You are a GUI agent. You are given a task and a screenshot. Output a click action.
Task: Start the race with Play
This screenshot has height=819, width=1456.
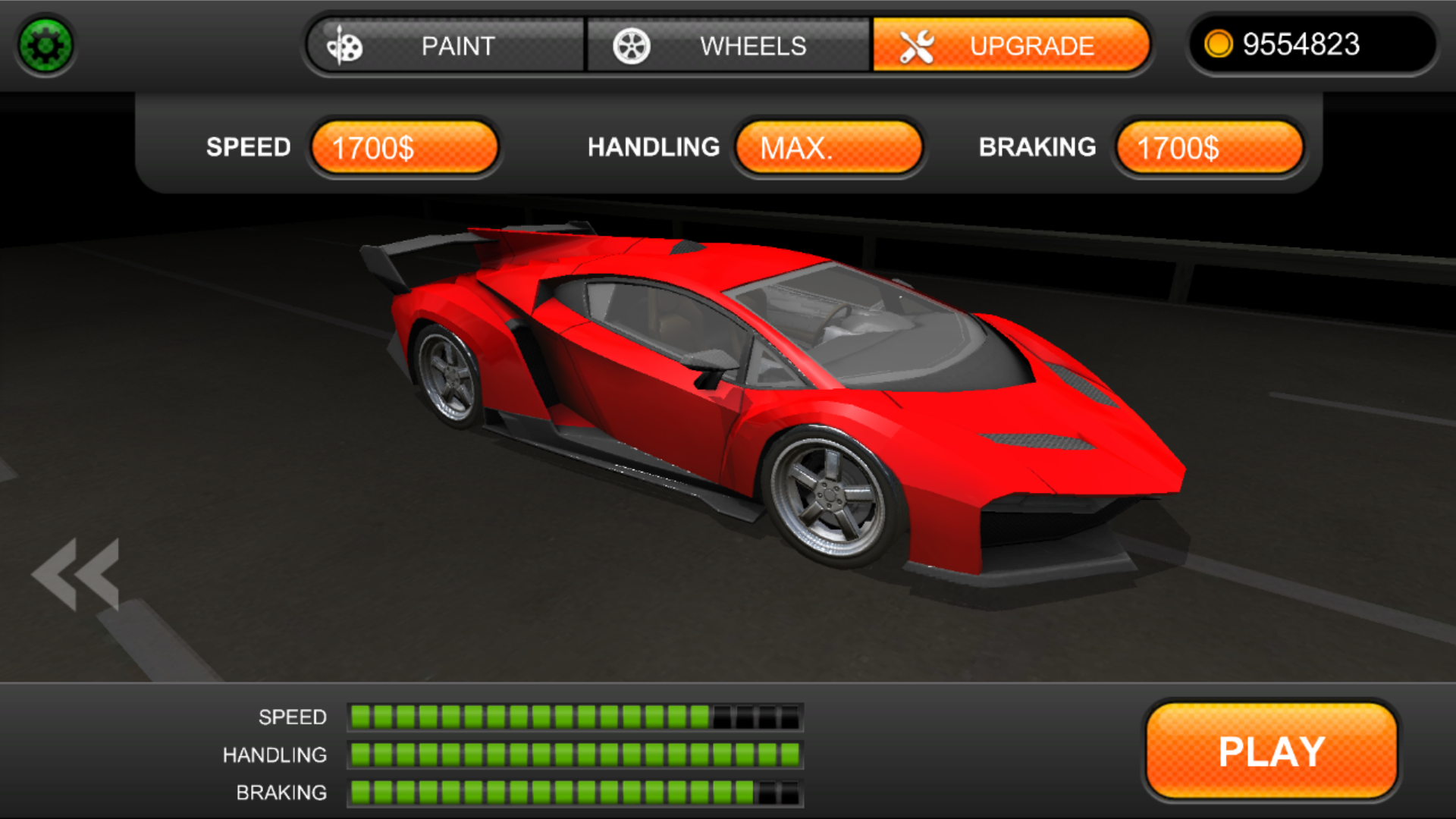[x=1271, y=751]
